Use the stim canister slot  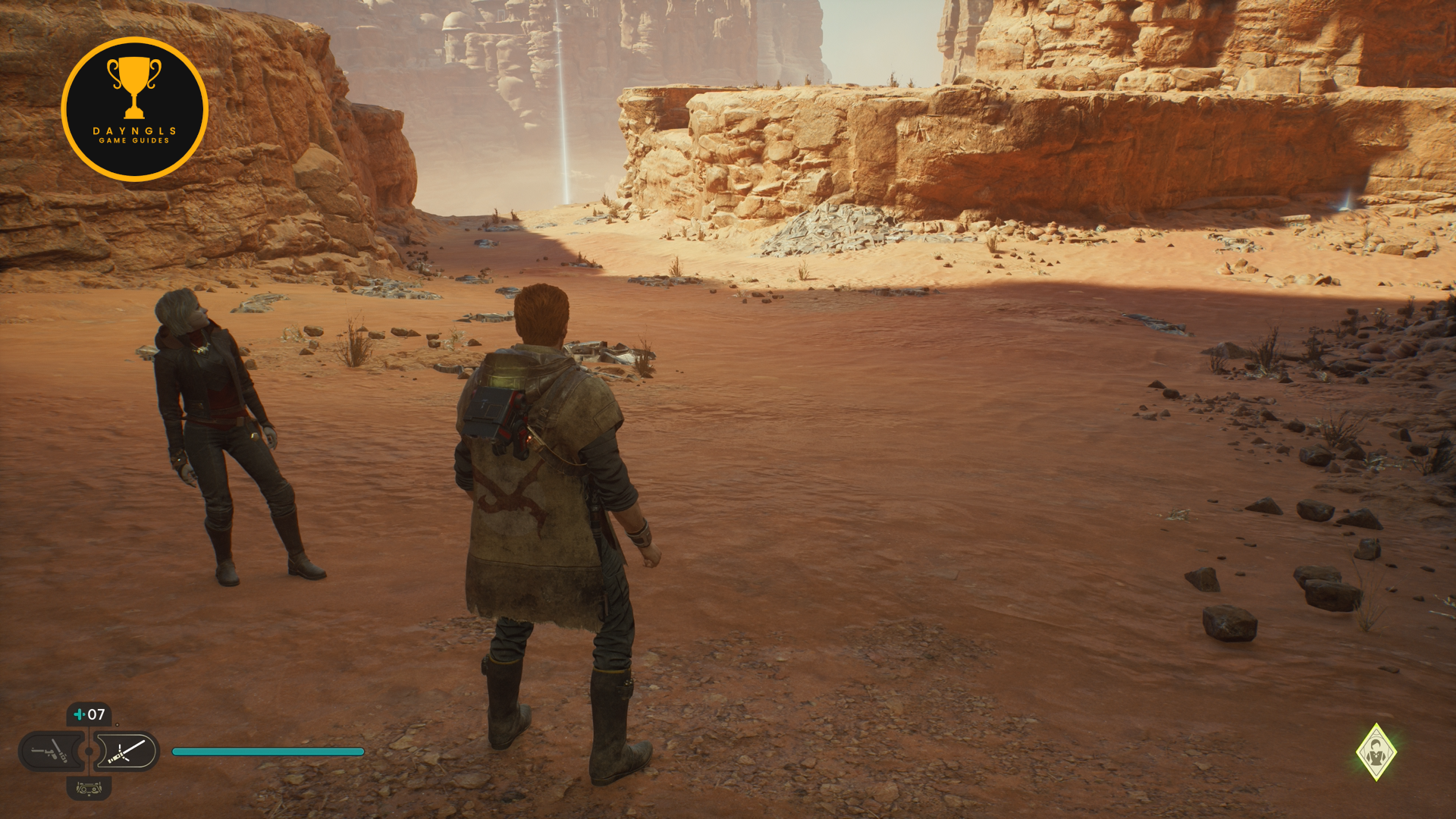tap(89, 714)
